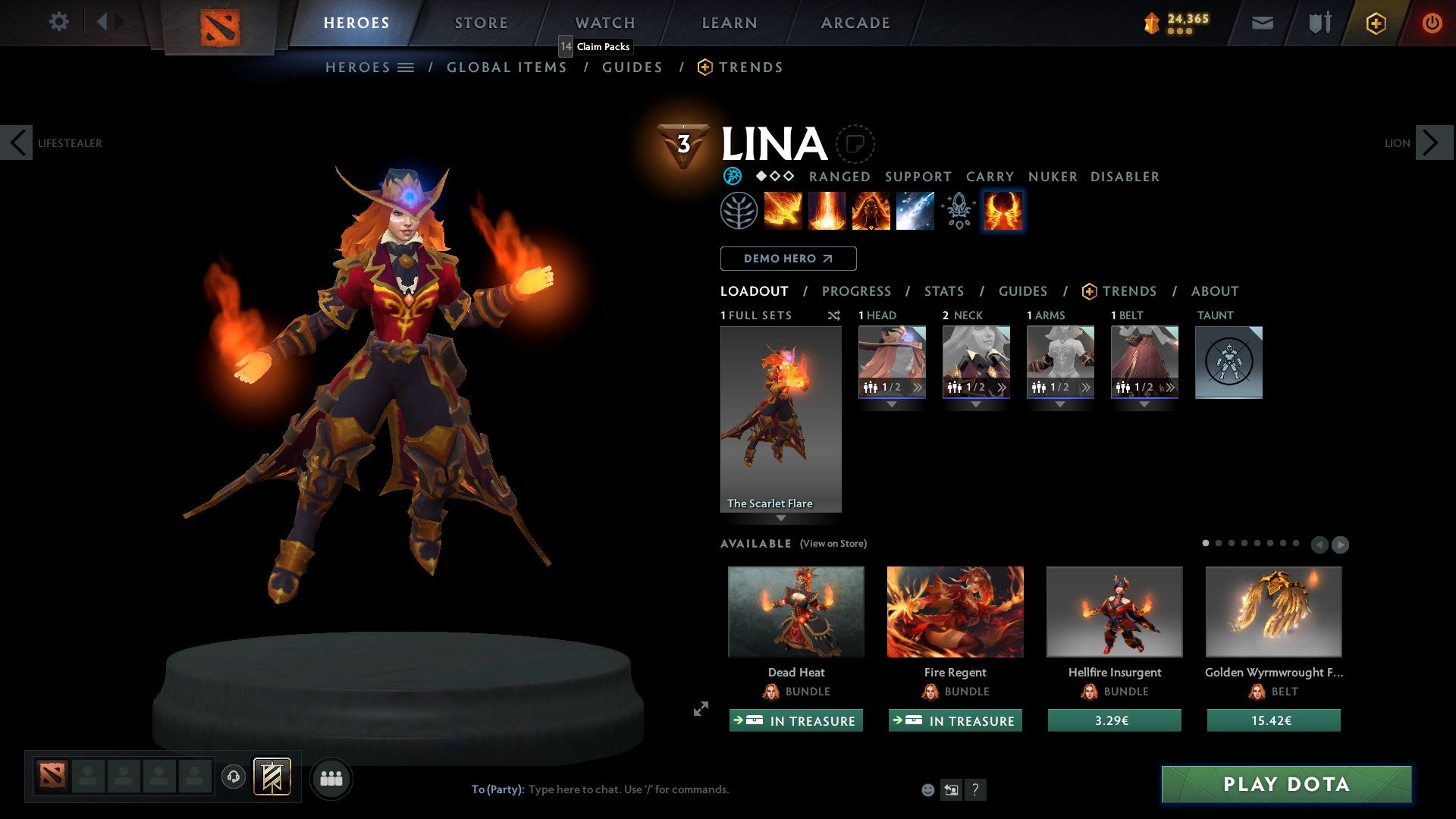
Task: Expand the HEAD item slot dropdown arrow
Action: tap(892, 404)
